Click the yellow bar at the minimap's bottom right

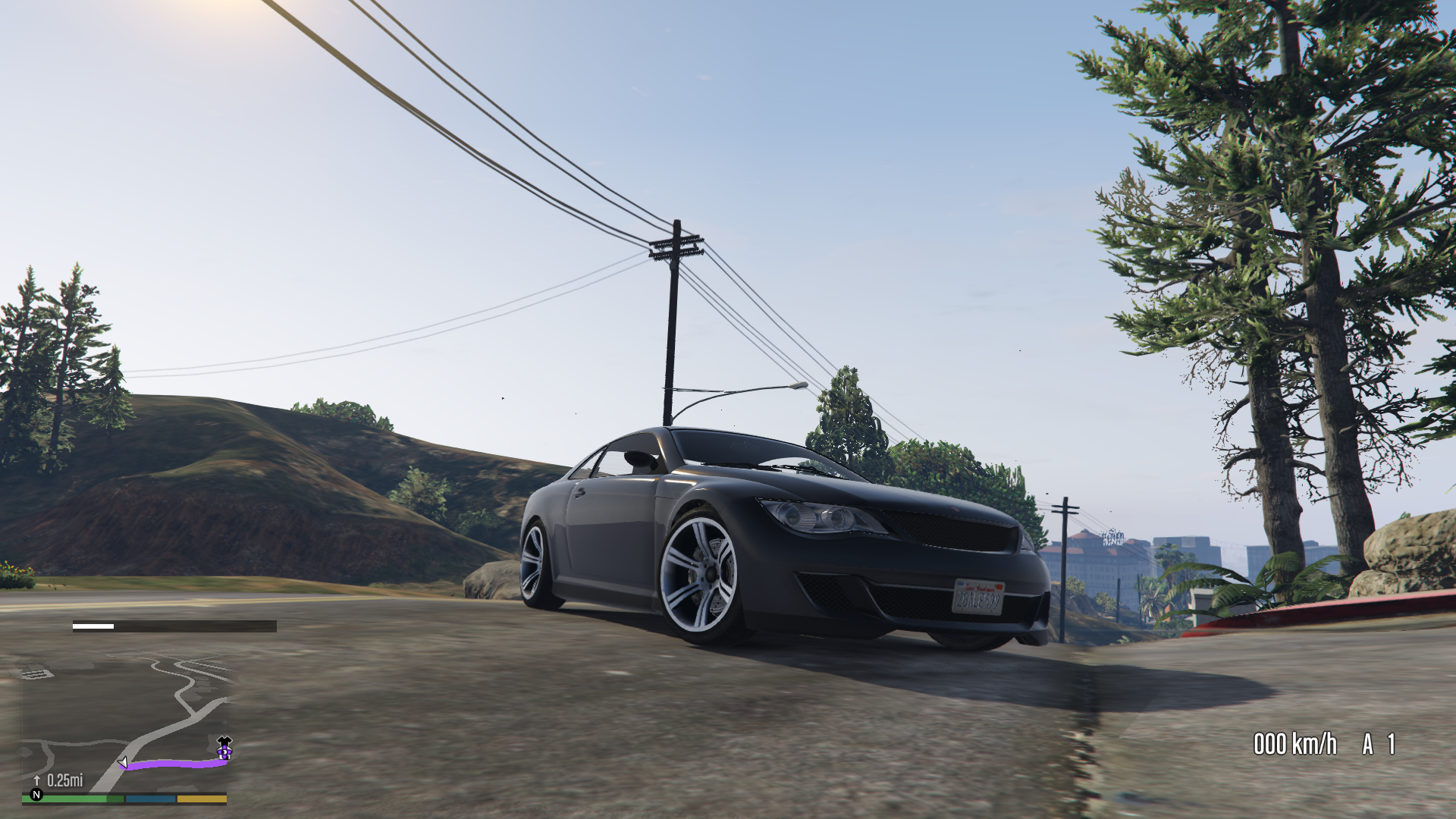click(x=201, y=799)
